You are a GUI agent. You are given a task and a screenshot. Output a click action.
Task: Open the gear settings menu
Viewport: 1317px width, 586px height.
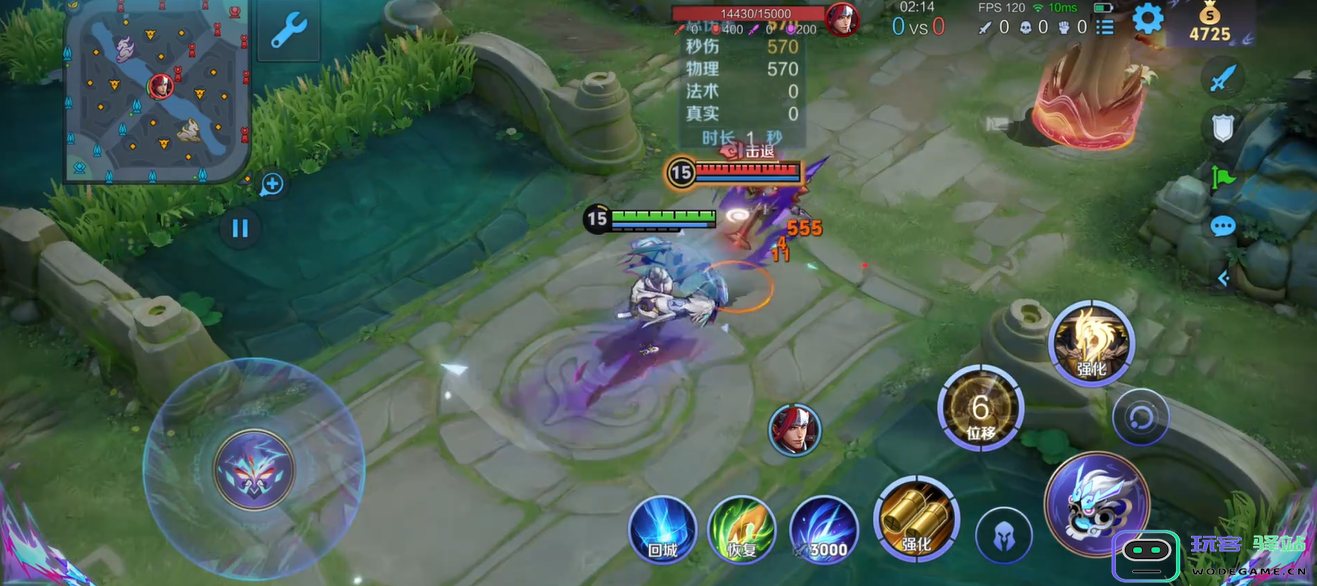click(1147, 19)
